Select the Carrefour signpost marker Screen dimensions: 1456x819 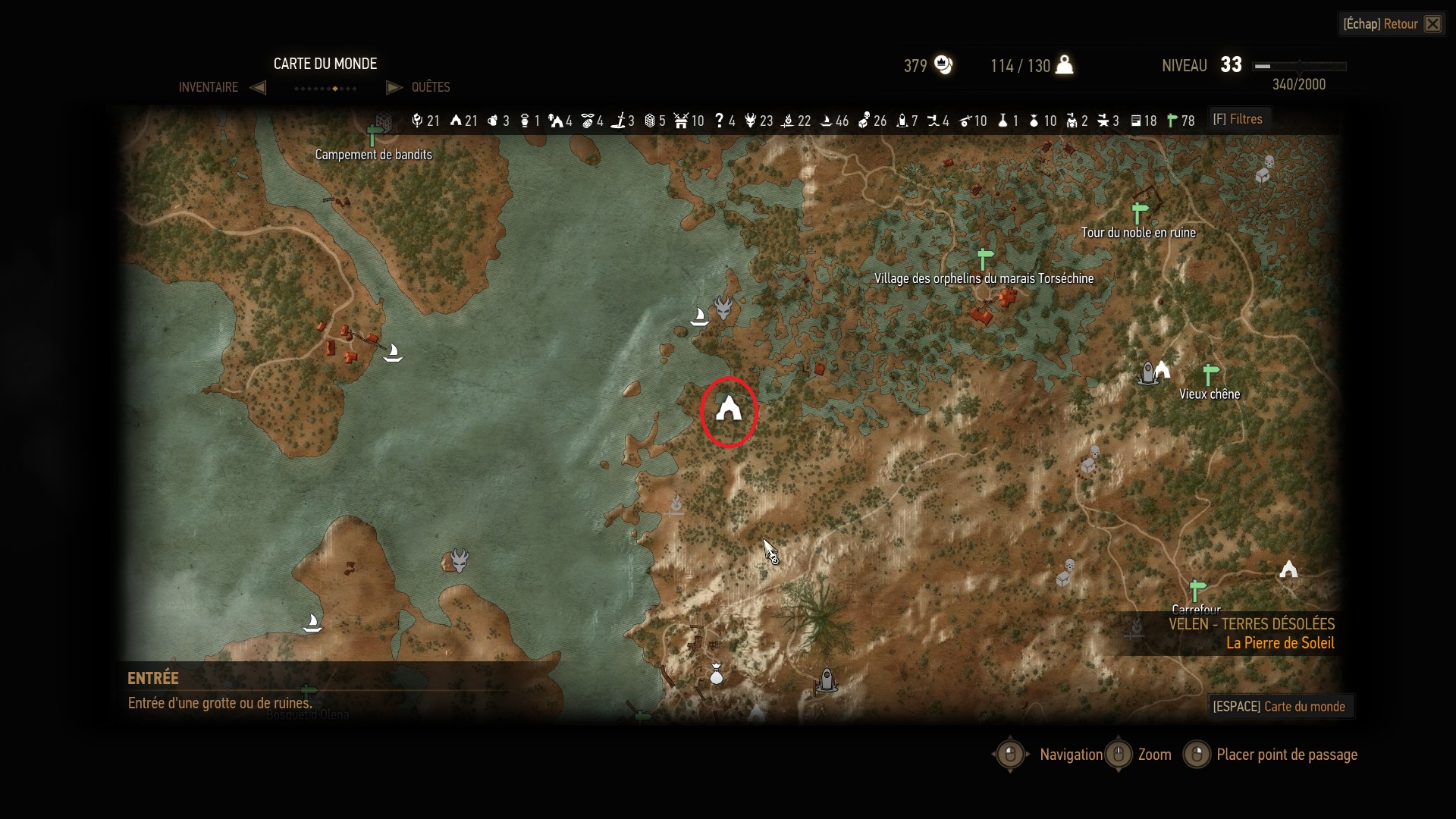[1197, 589]
